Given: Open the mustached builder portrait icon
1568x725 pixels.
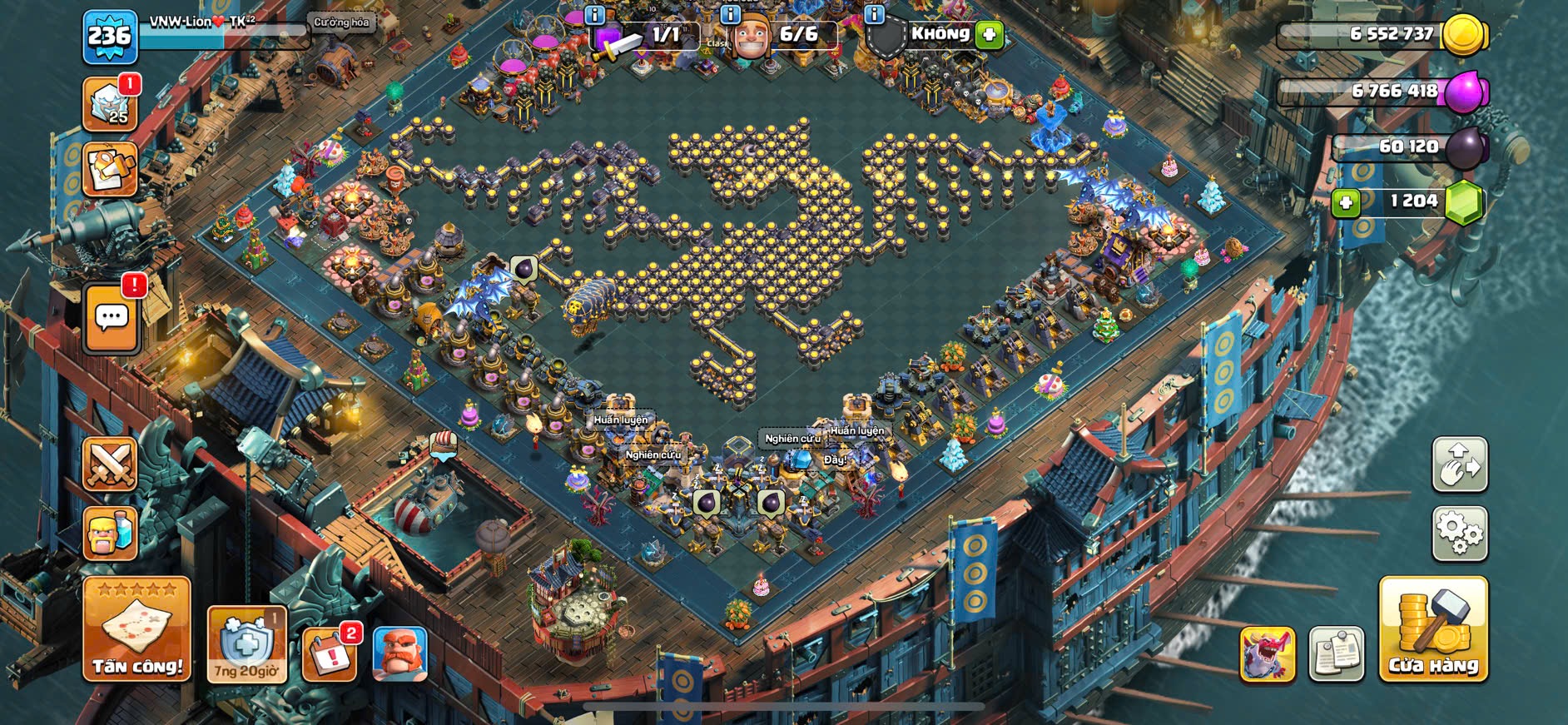Looking at the screenshot, I should 400,653.
